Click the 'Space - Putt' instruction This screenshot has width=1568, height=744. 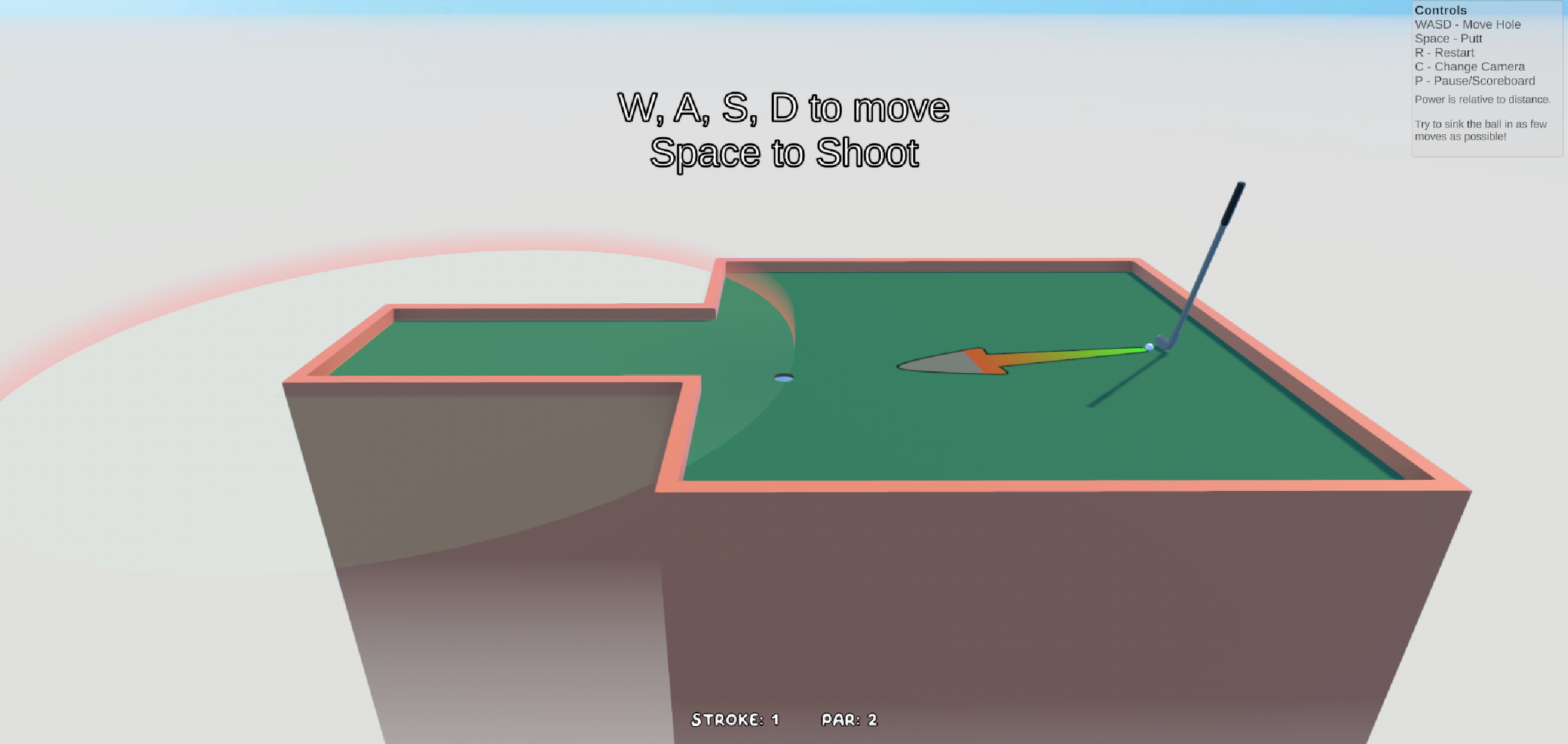pos(1448,39)
